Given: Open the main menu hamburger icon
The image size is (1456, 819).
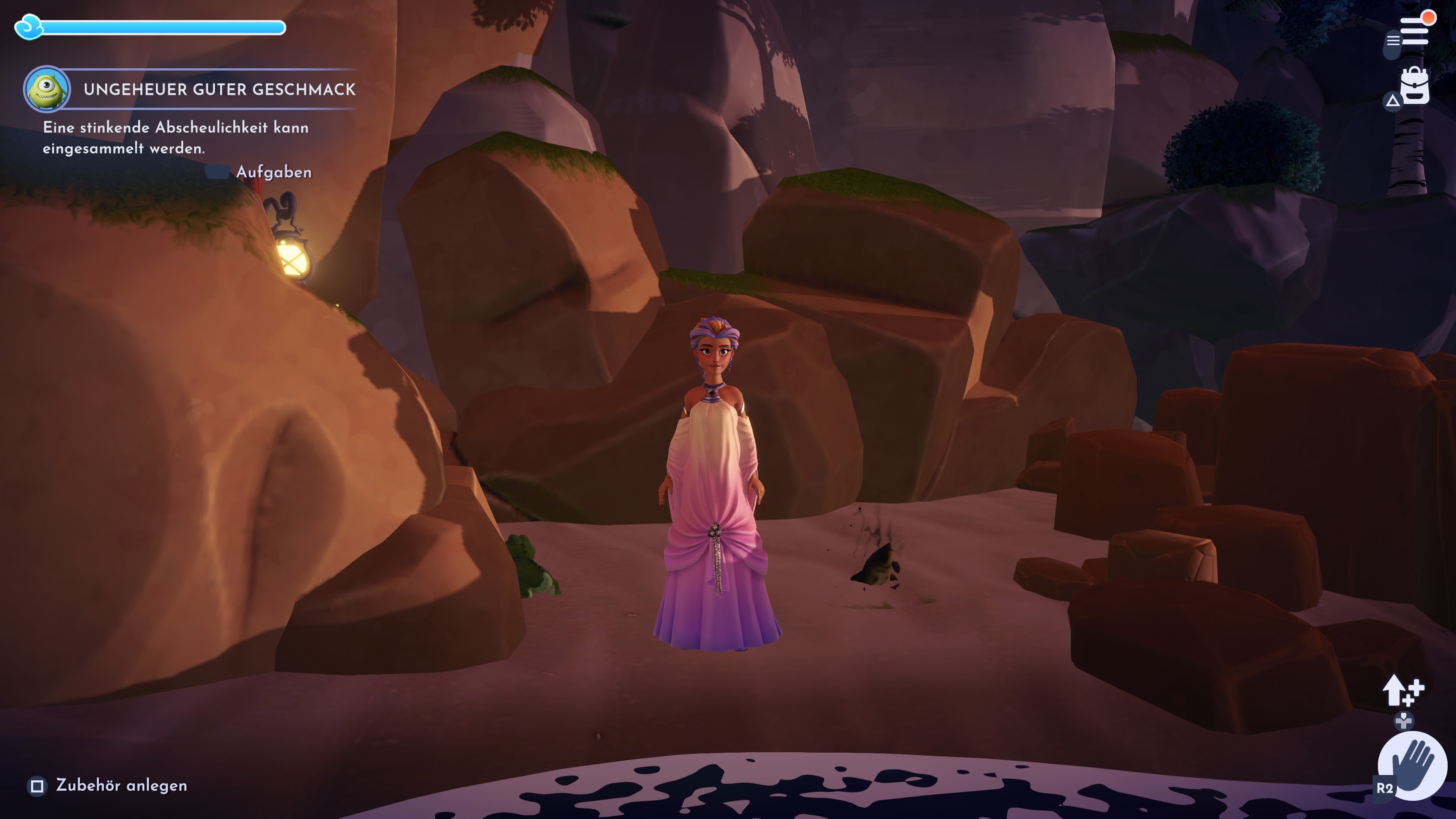Looking at the screenshot, I should click(x=1414, y=30).
